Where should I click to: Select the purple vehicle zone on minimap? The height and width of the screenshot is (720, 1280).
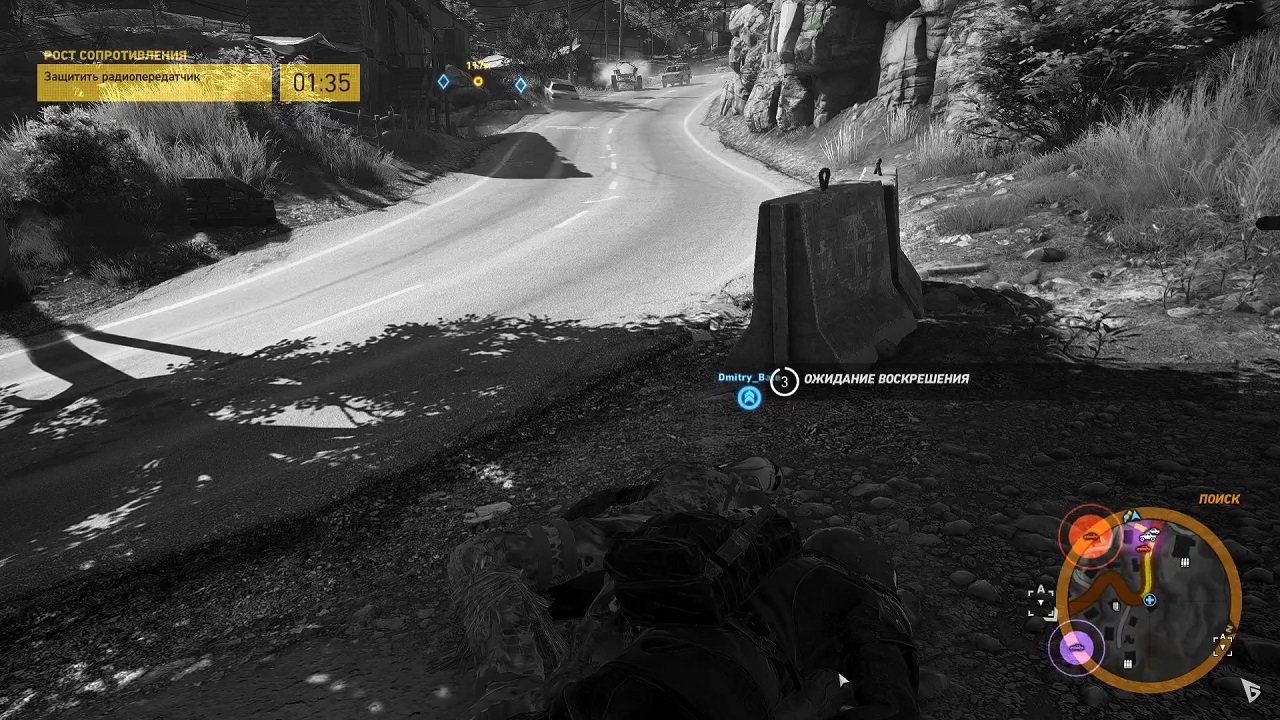pos(1077,649)
